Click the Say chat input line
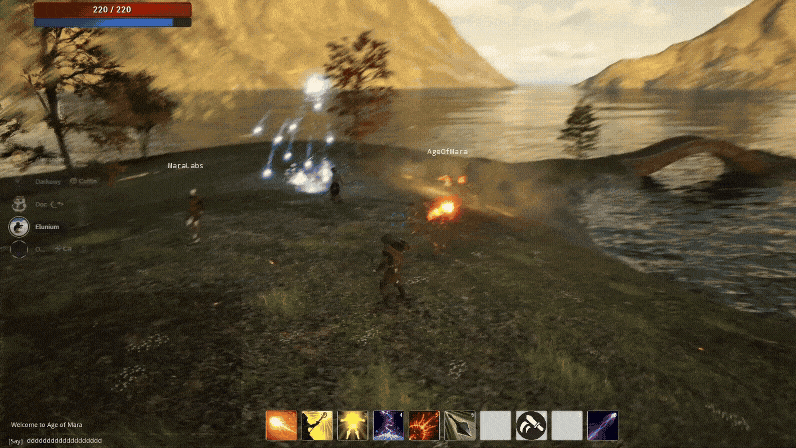Image resolution: width=796 pixels, height=448 pixels. tap(60, 441)
